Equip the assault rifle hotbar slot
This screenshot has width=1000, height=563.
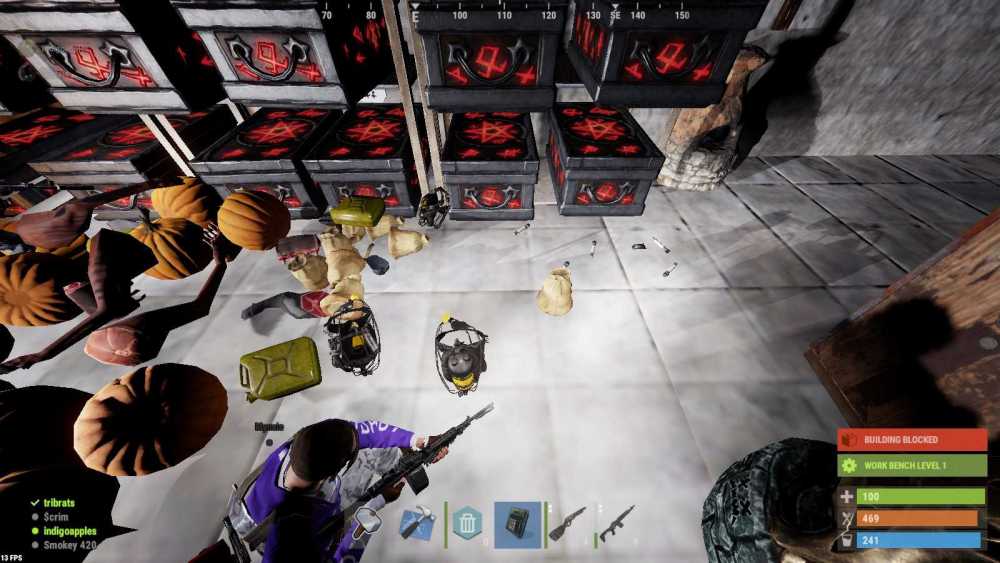point(616,524)
